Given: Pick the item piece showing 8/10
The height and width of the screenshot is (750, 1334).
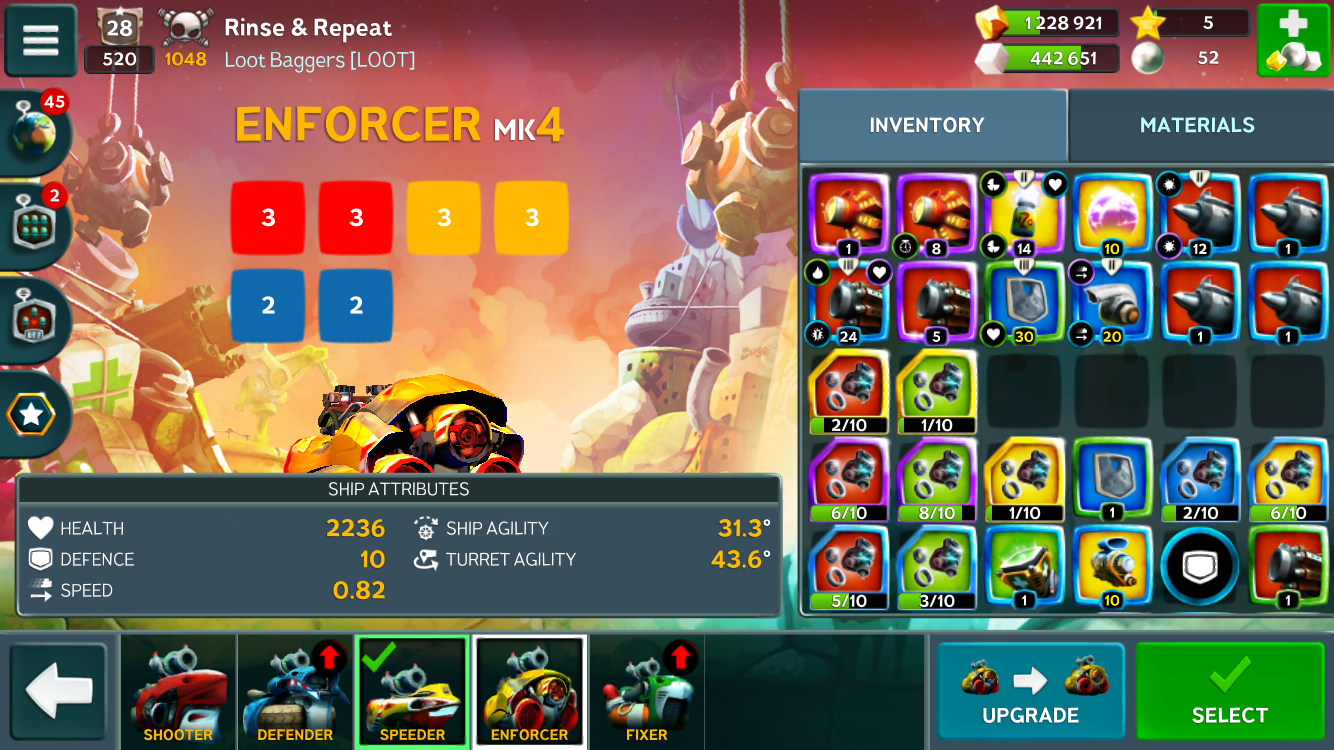Looking at the screenshot, I should point(936,479).
